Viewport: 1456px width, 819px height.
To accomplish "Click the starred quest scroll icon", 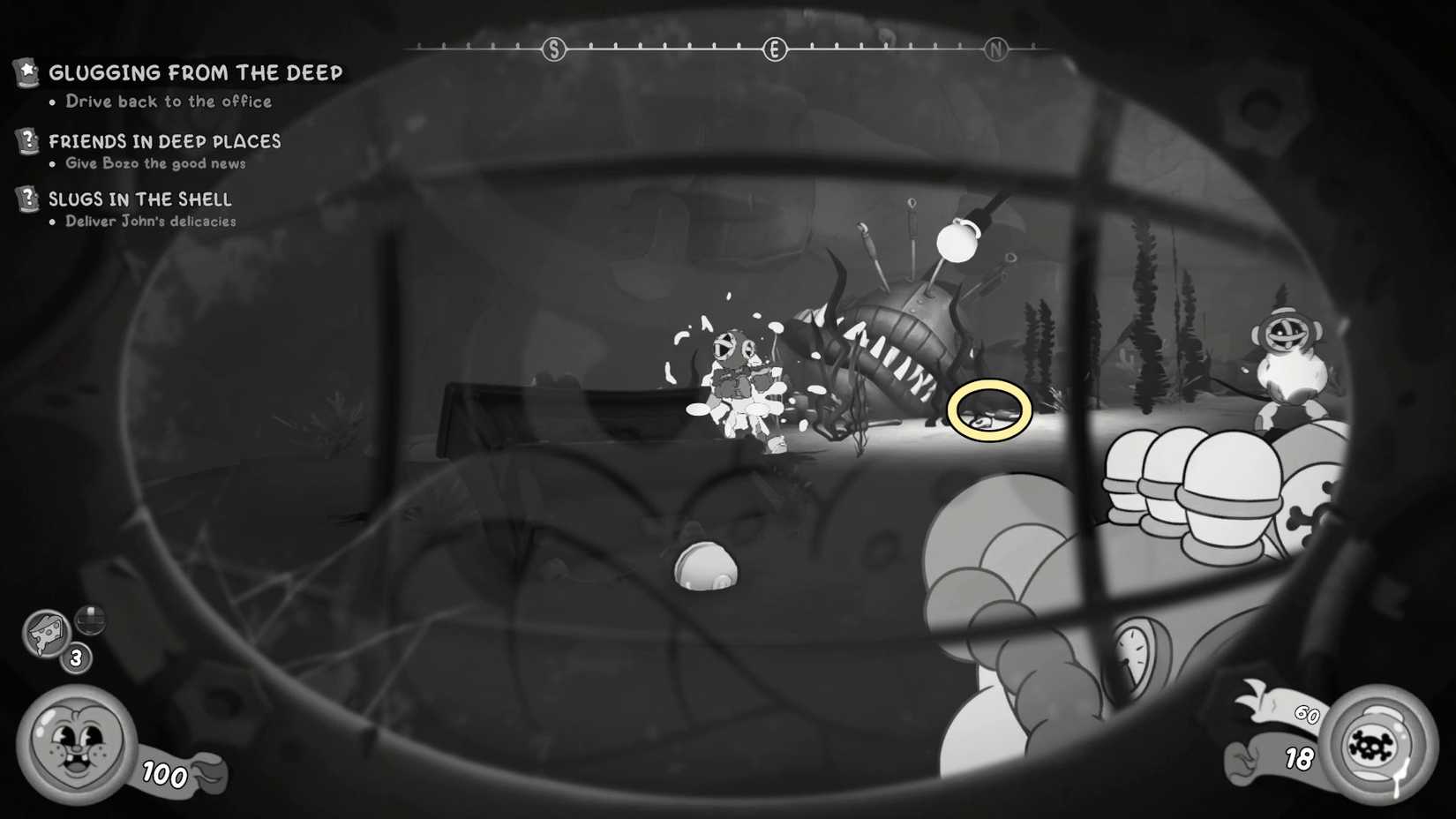I will [x=26, y=73].
